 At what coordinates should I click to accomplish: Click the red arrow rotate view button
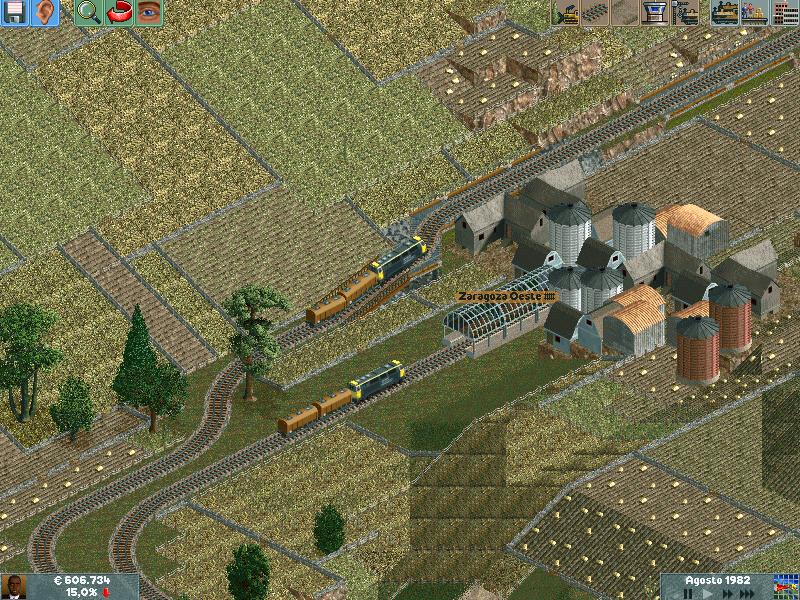(119, 13)
